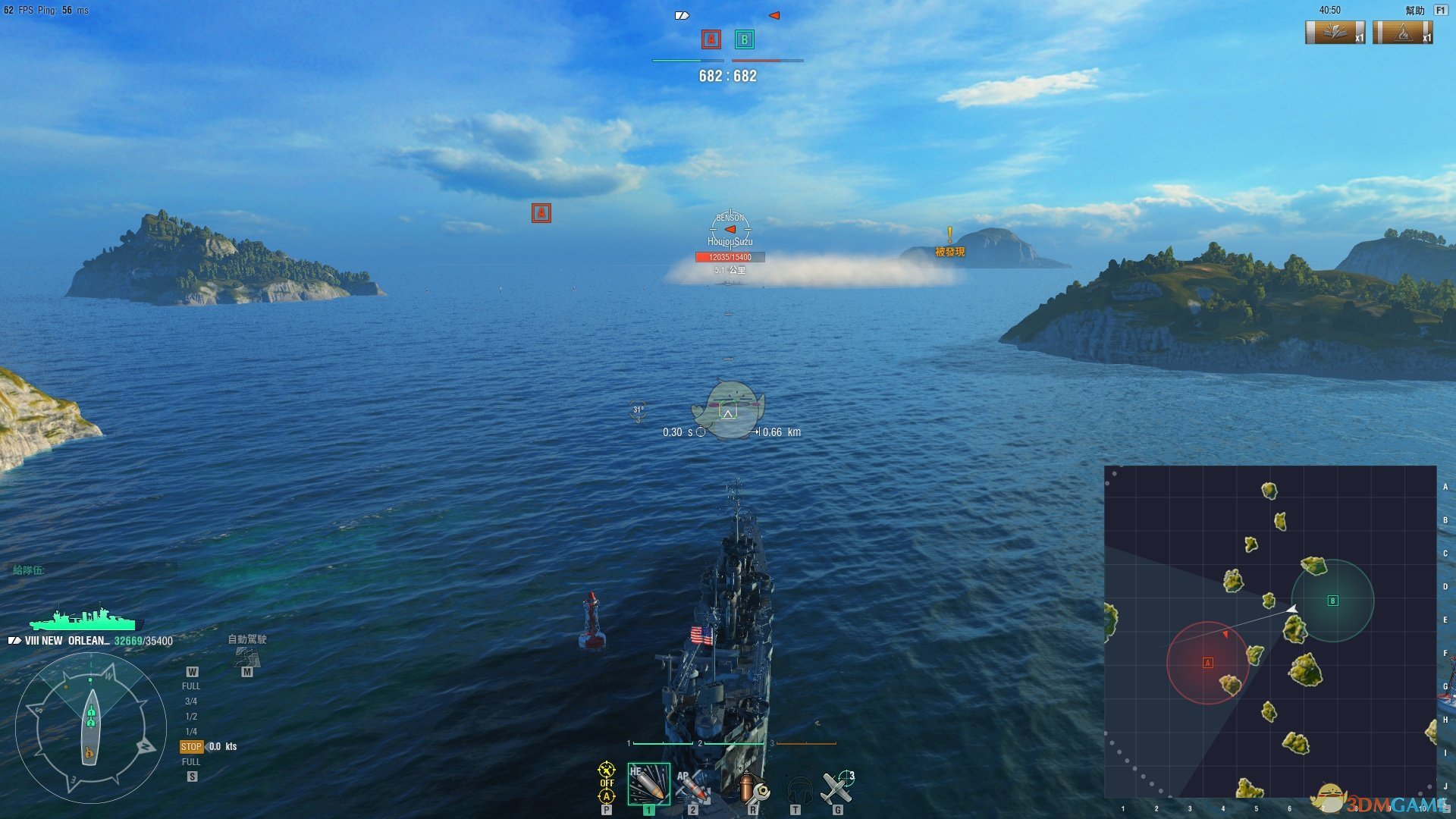
Task: Click the team chat input box
Action: point(93,570)
